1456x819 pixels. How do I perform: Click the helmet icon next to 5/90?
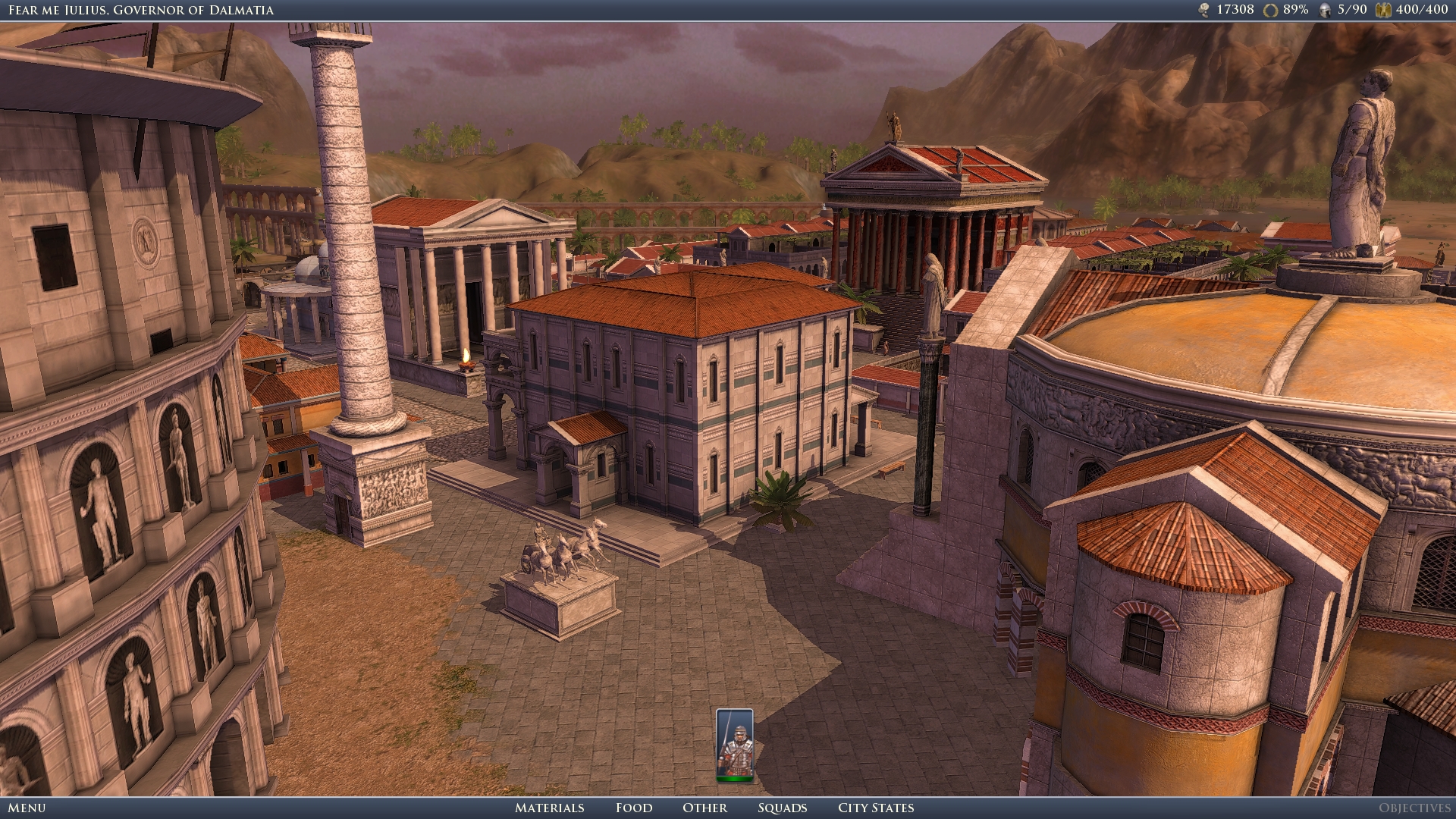tap(1326, 10)
